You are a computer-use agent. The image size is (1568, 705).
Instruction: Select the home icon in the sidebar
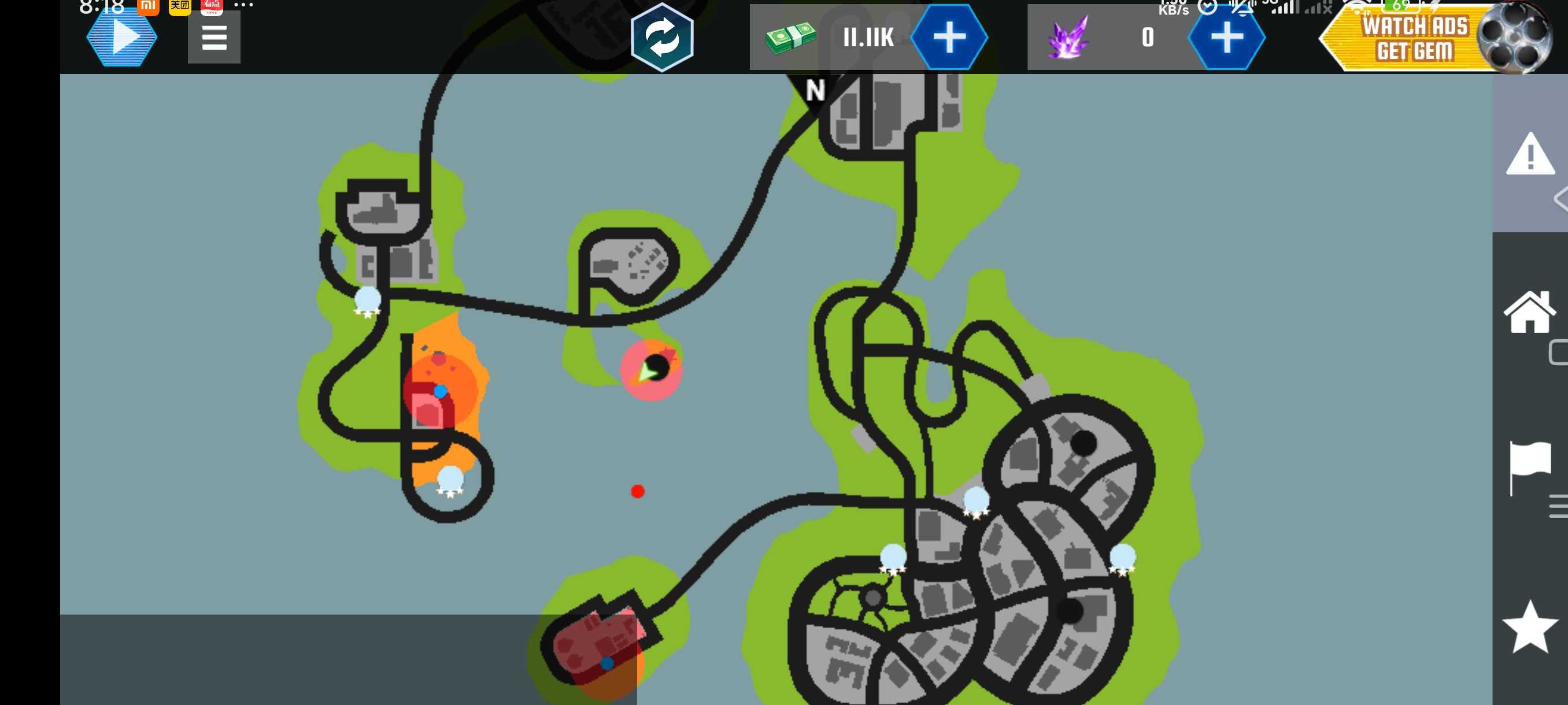pos(1529,312)
